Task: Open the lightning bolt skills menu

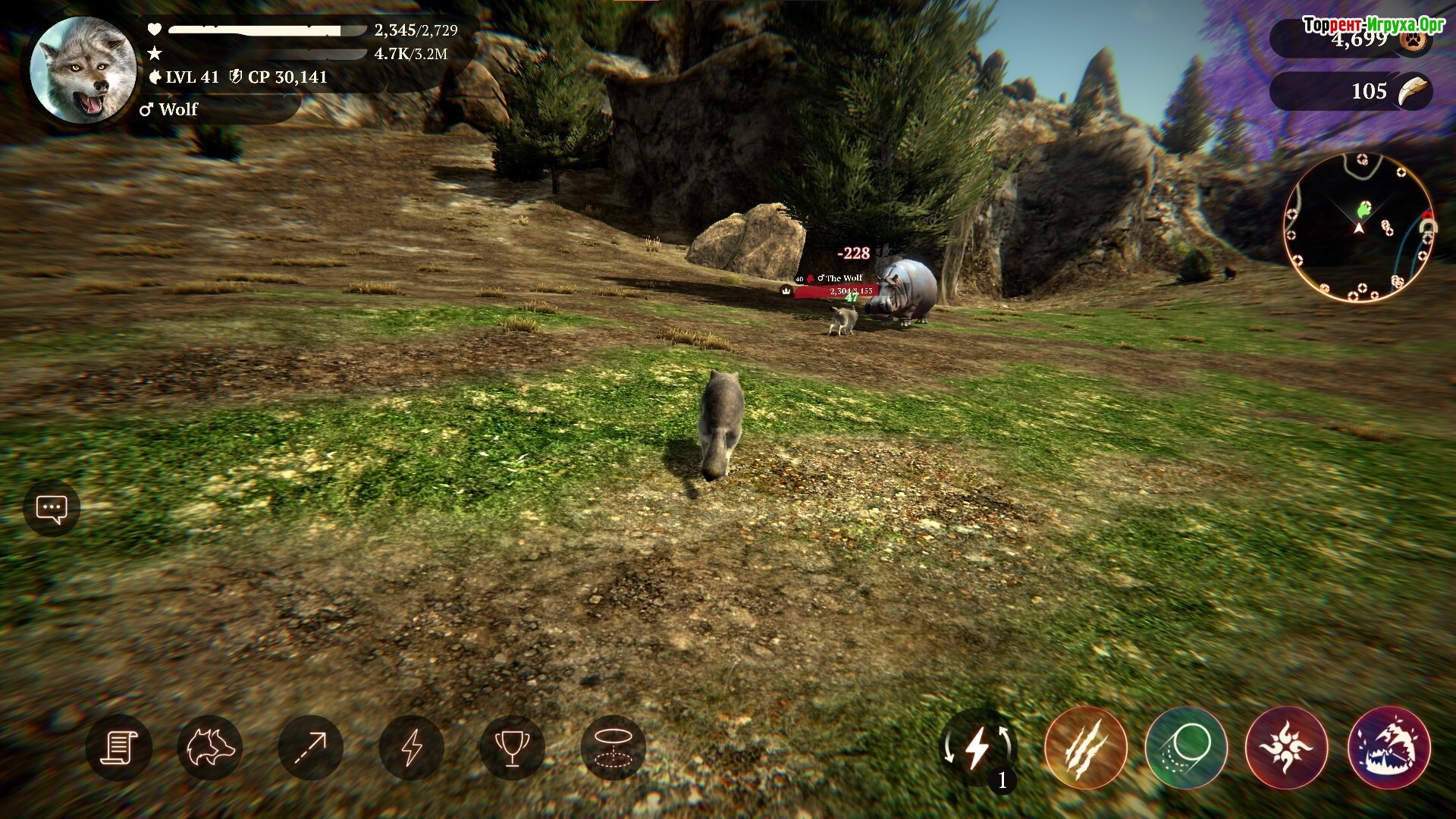Action: click(411, 748)
